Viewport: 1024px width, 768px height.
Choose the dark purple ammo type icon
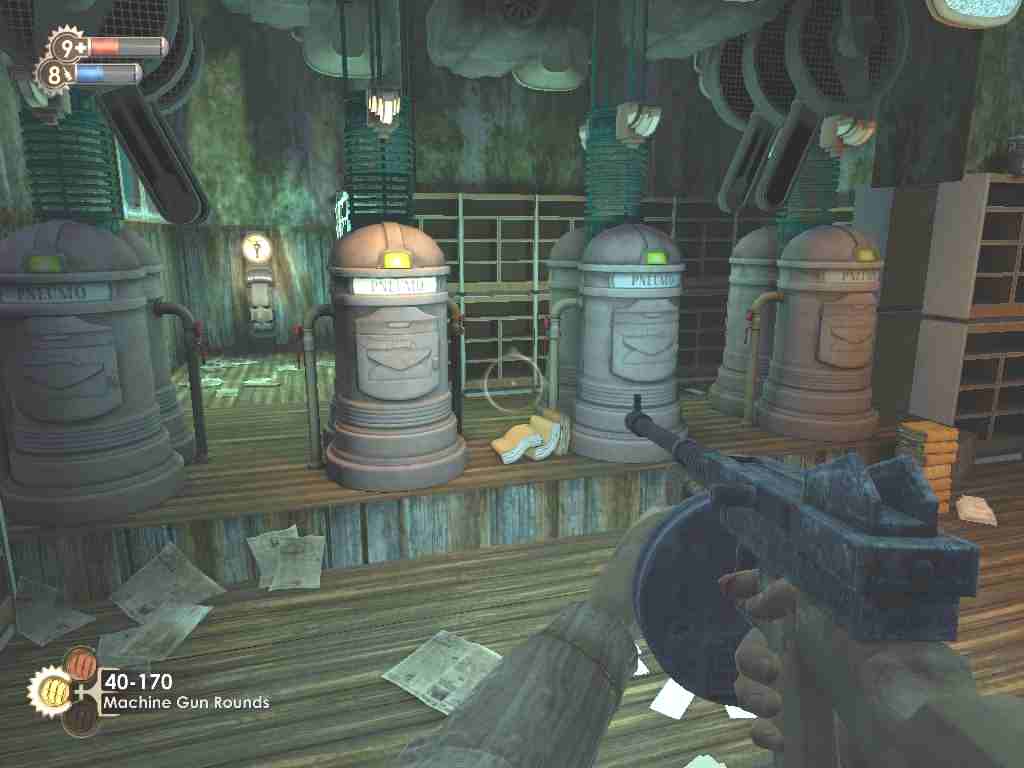81,717
